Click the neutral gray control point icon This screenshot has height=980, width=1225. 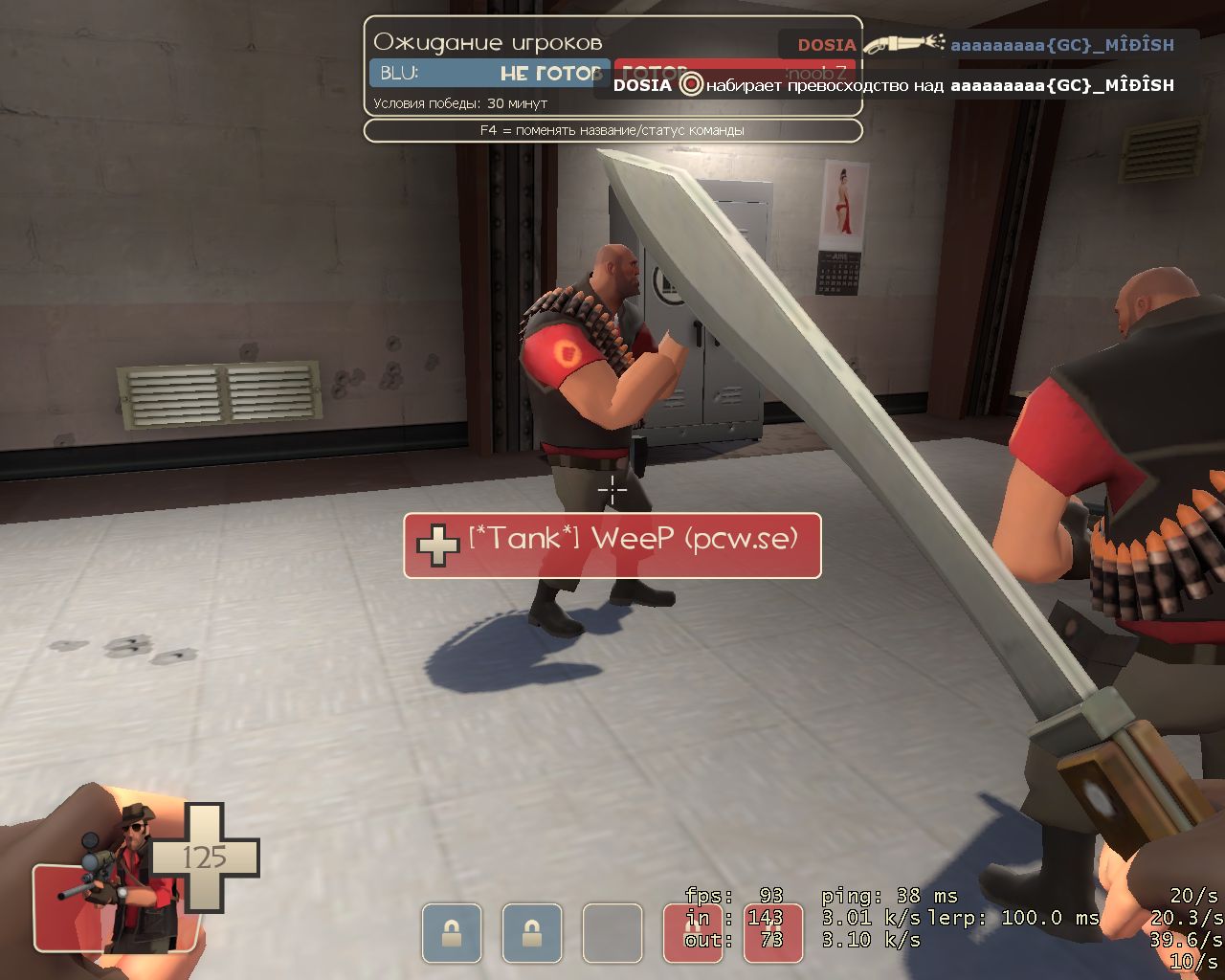(612, 932)
